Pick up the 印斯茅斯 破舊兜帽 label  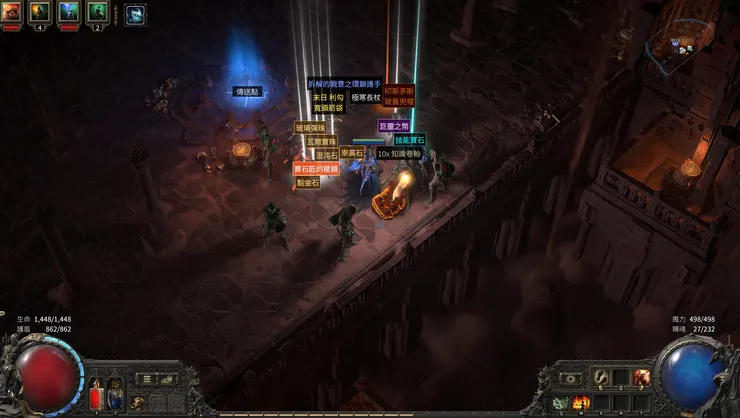tap(400, 94)
